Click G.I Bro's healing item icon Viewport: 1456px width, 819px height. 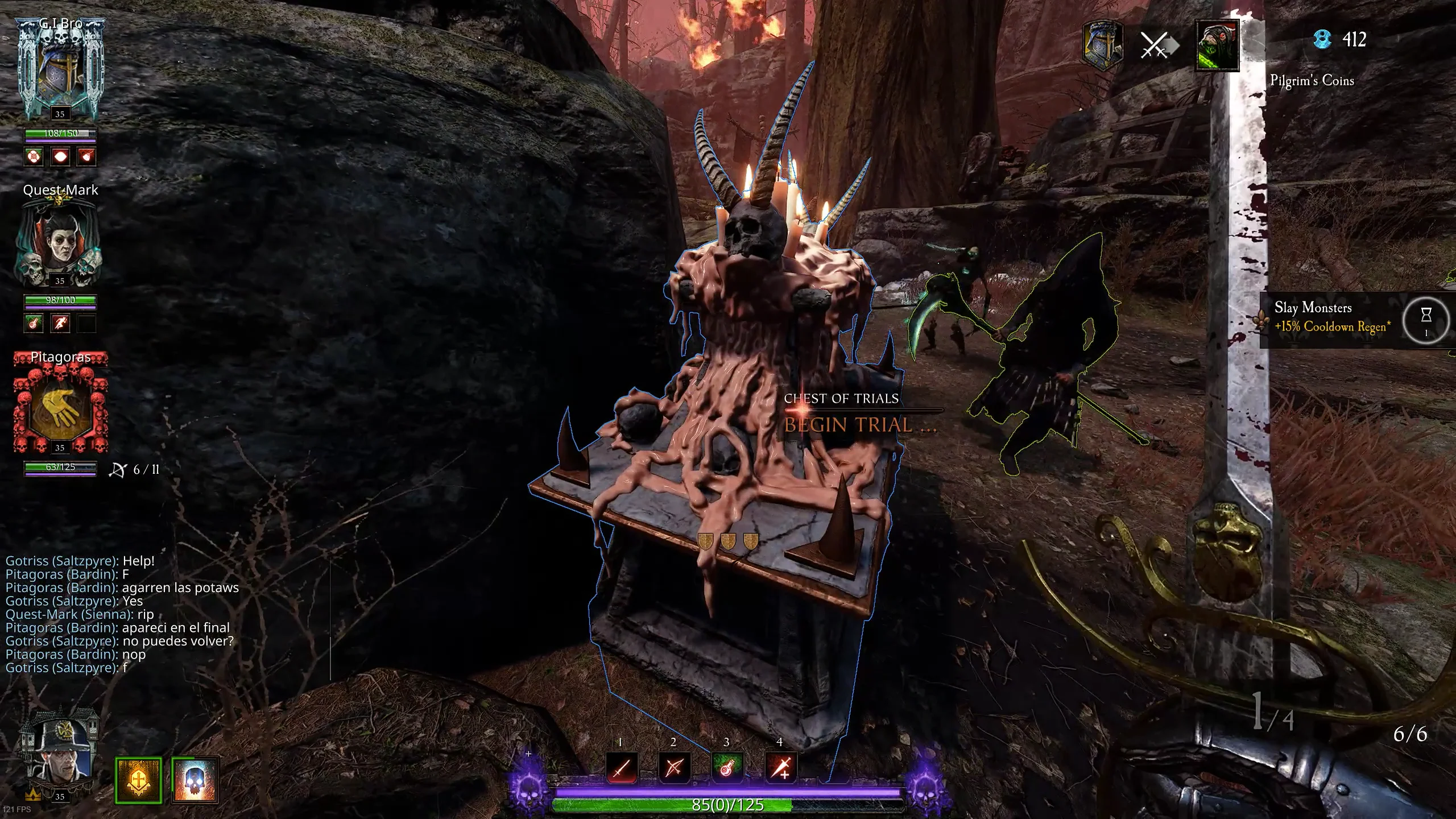[34, 156]
